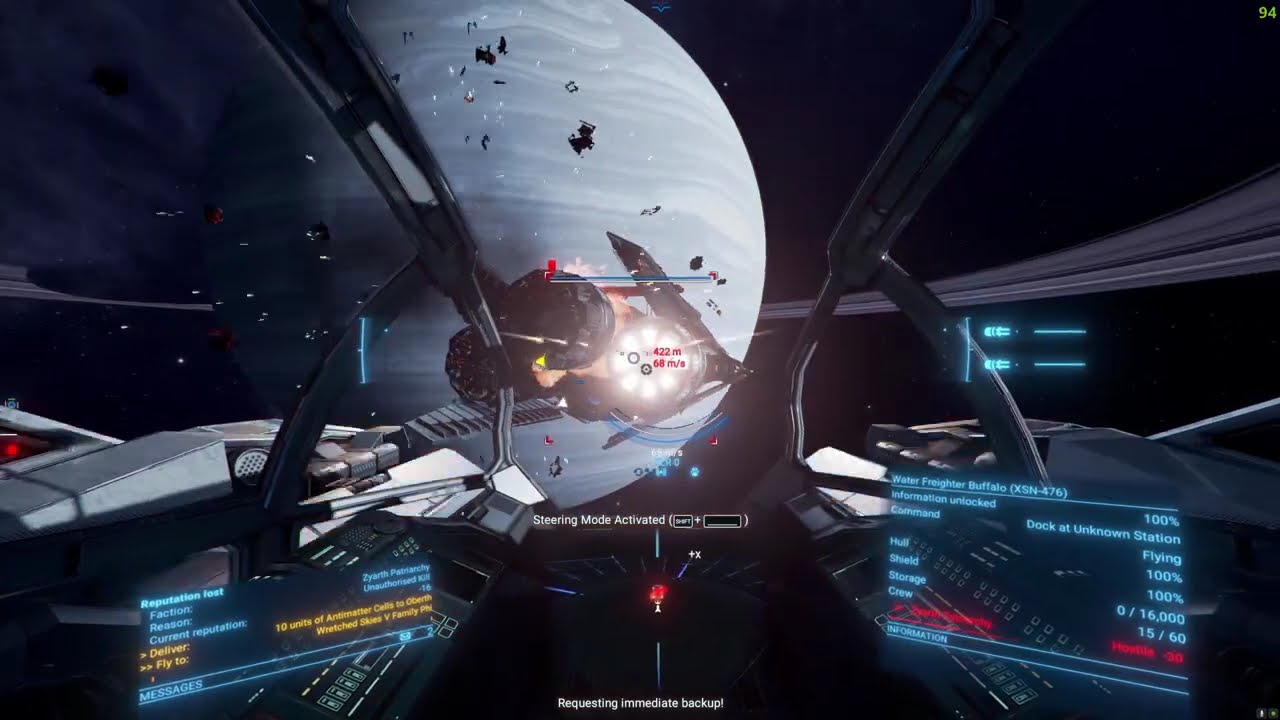The height and width of the screenshot is (720, 1280).
Task: Click the yellow mission target arrow marker
Action: click(x=540, y=361)
